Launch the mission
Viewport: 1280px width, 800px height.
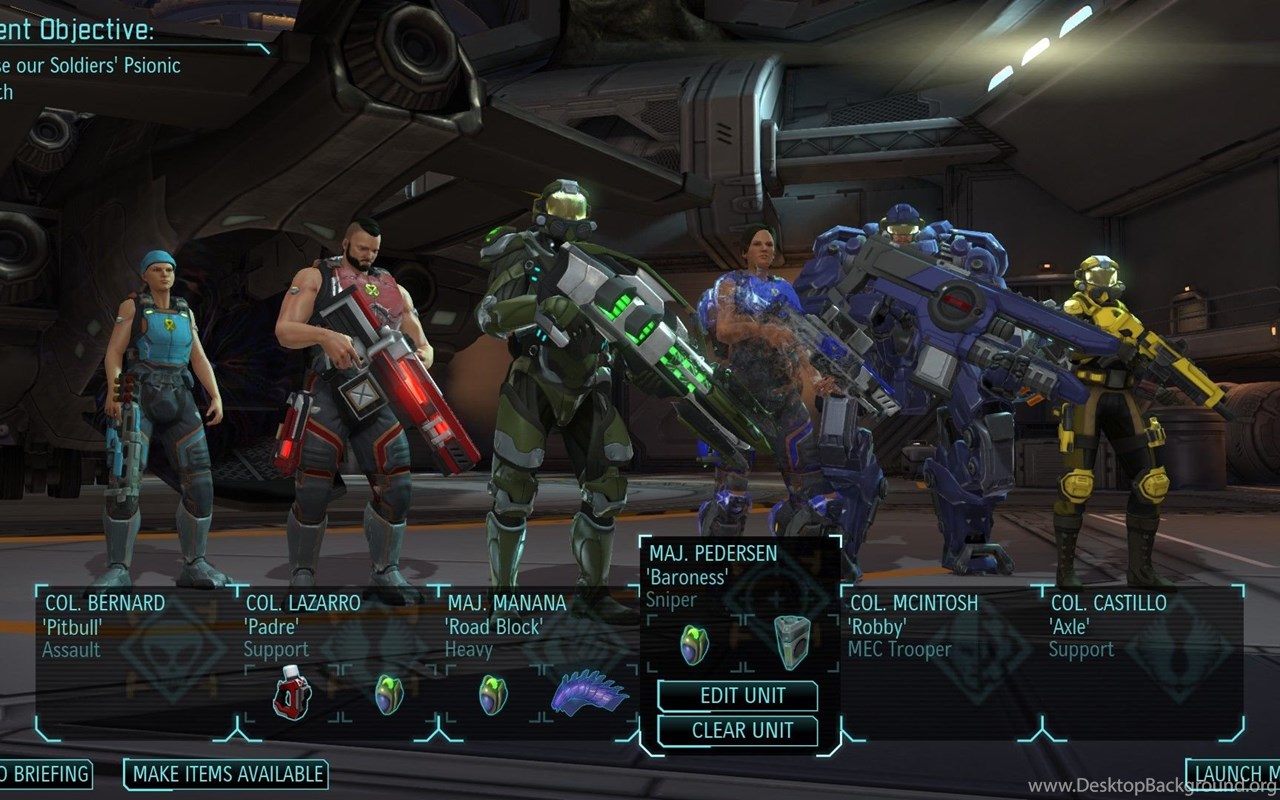pos(1235,773)
